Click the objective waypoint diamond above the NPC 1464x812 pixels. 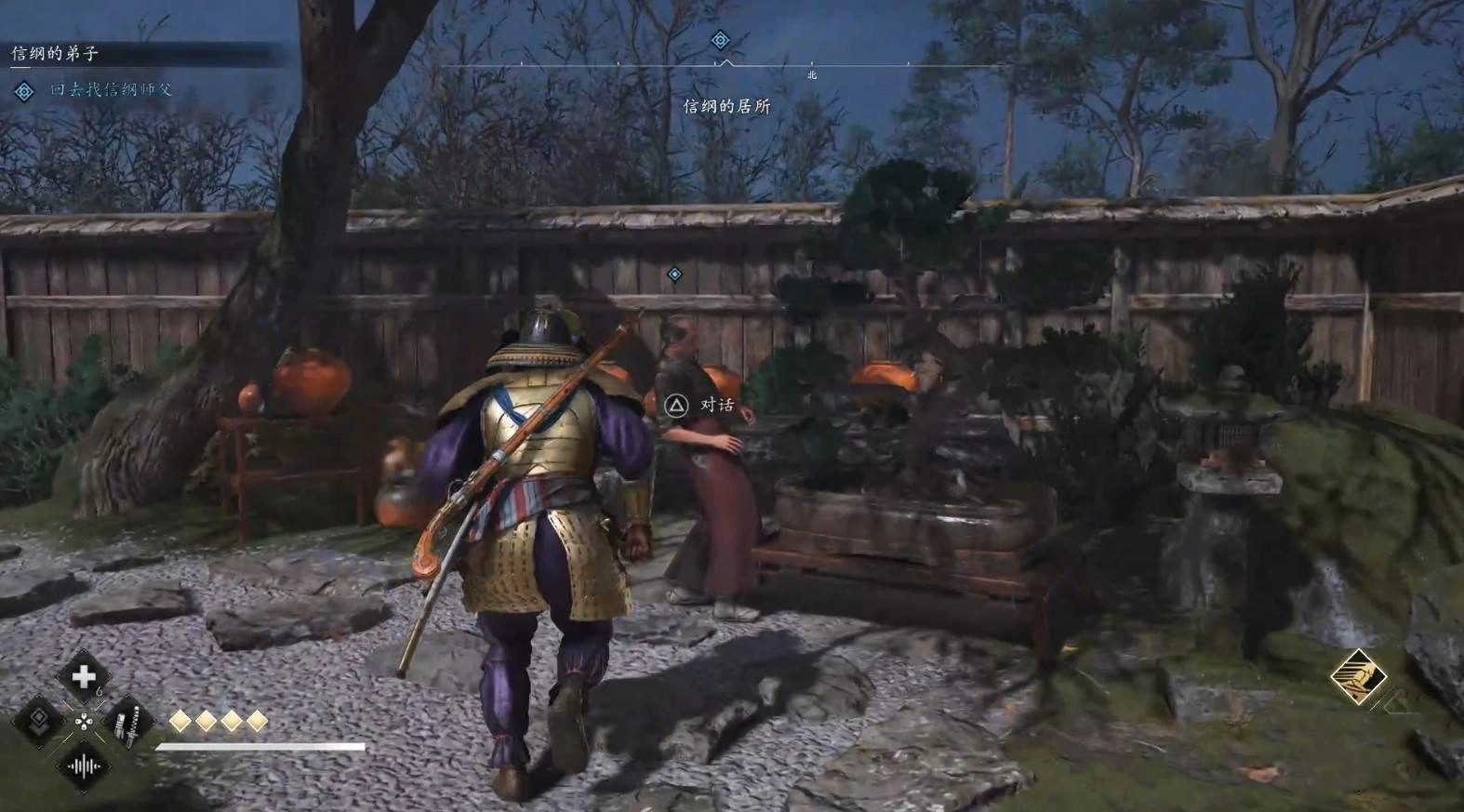[674, 274]
